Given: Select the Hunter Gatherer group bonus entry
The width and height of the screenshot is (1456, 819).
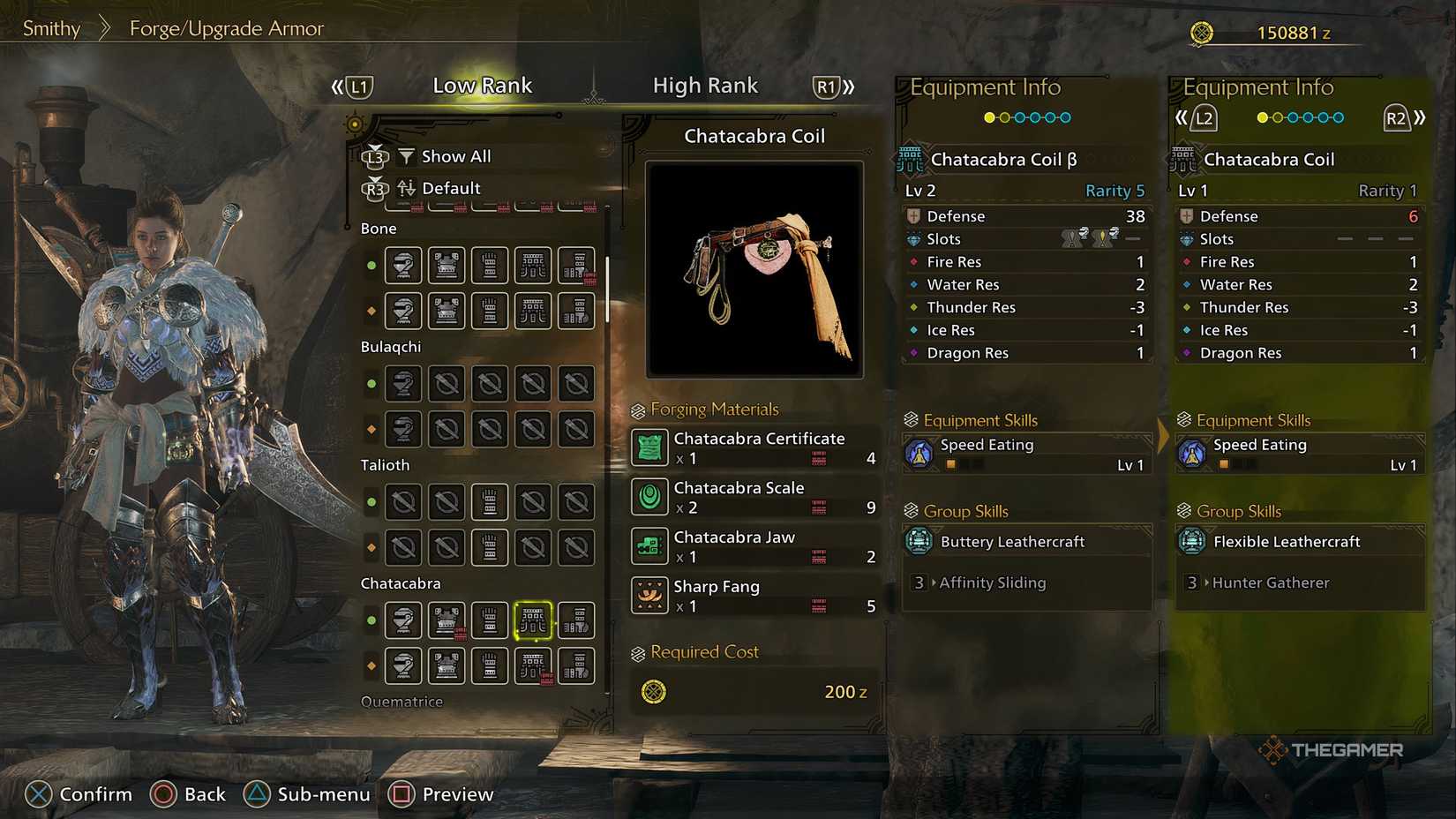Looking at the screenshot, I should 1270,582.
